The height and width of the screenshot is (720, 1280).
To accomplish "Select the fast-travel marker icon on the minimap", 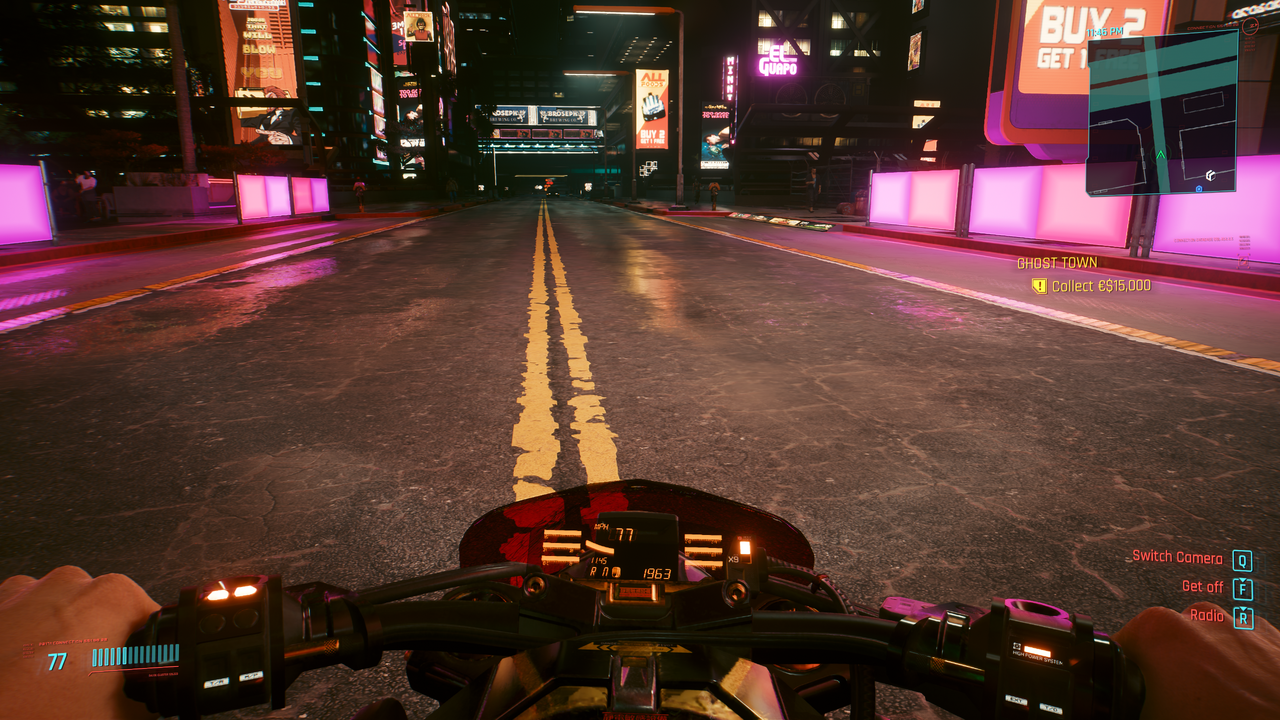I will (x=1211, y=176).
